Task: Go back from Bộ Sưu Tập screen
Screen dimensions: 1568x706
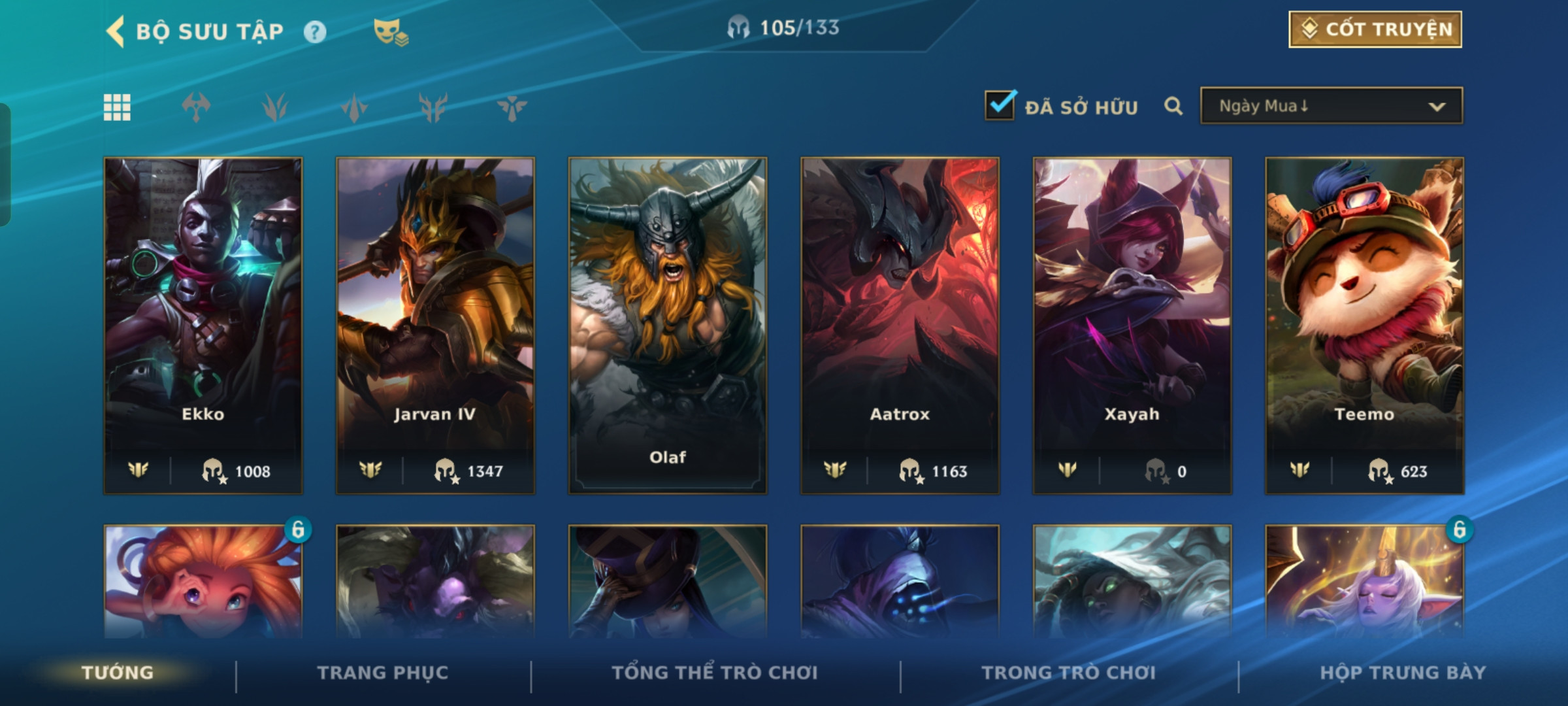Action: [116, 31]
